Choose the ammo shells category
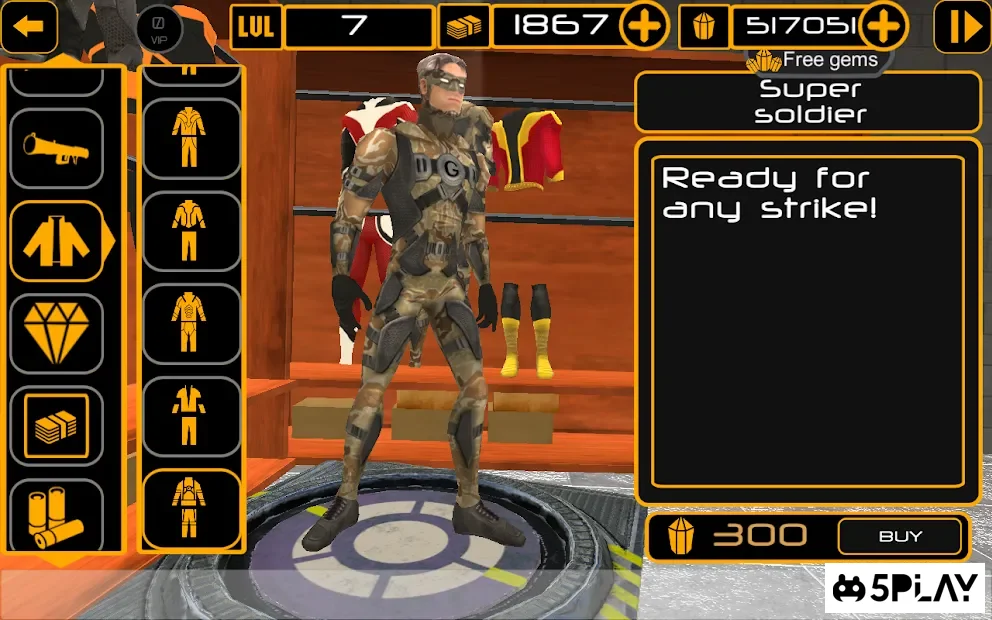This screenshot has width=992, height=620. click(56, 515)
